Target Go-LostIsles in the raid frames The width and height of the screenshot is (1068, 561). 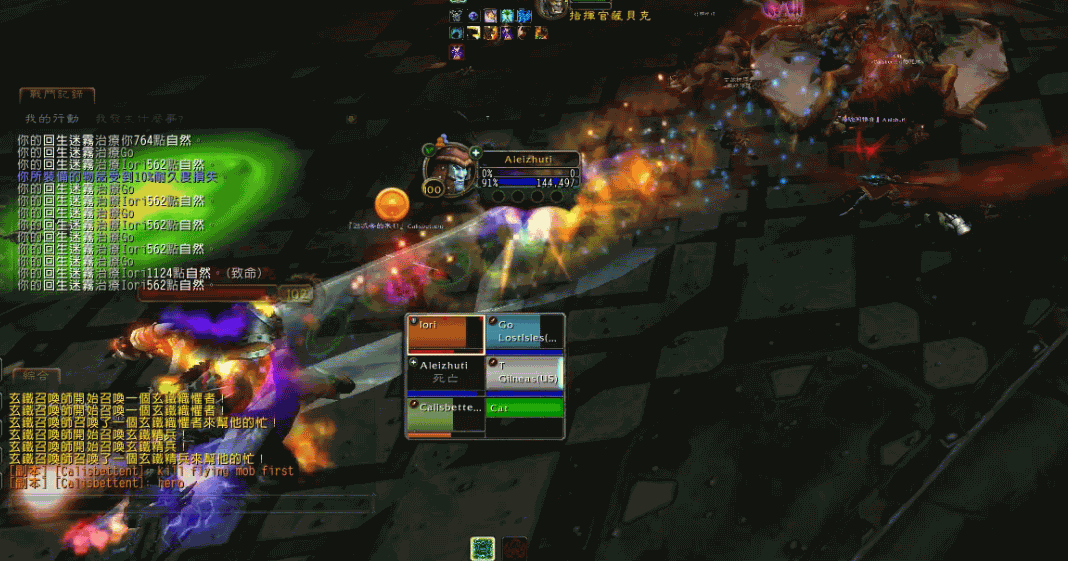525,334
